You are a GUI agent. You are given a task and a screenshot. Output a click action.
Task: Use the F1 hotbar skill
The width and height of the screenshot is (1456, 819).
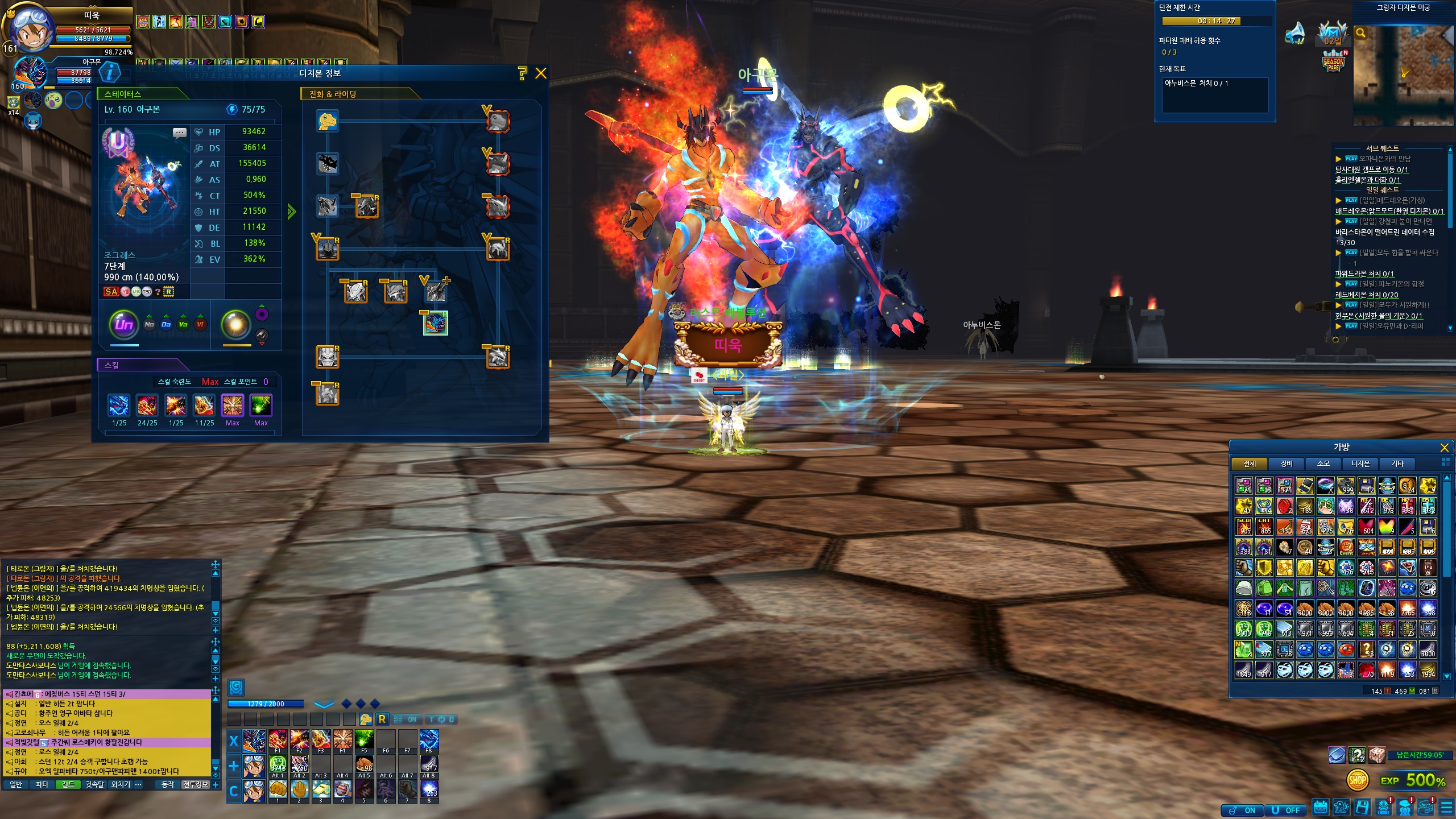(278, 741)
